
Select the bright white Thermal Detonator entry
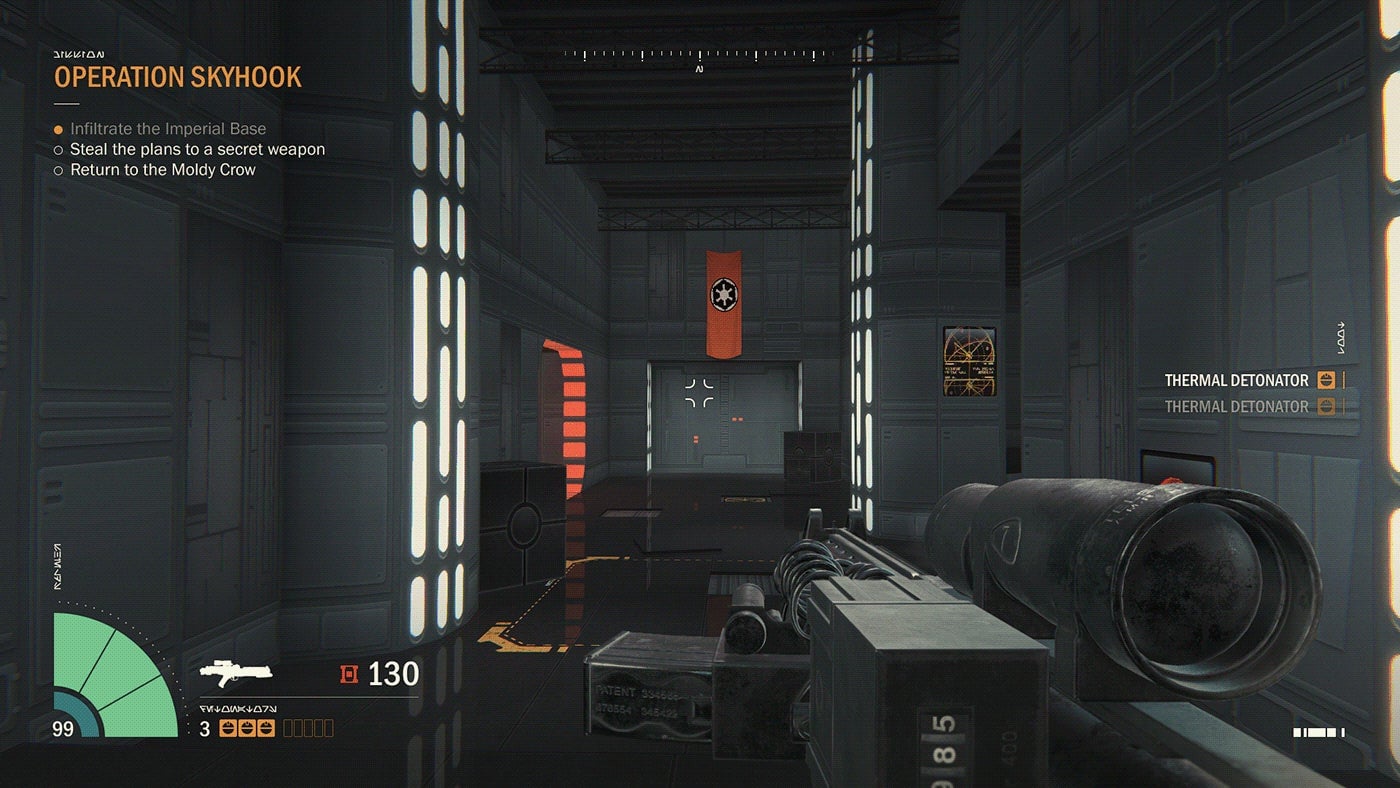tap(1236, 380)
